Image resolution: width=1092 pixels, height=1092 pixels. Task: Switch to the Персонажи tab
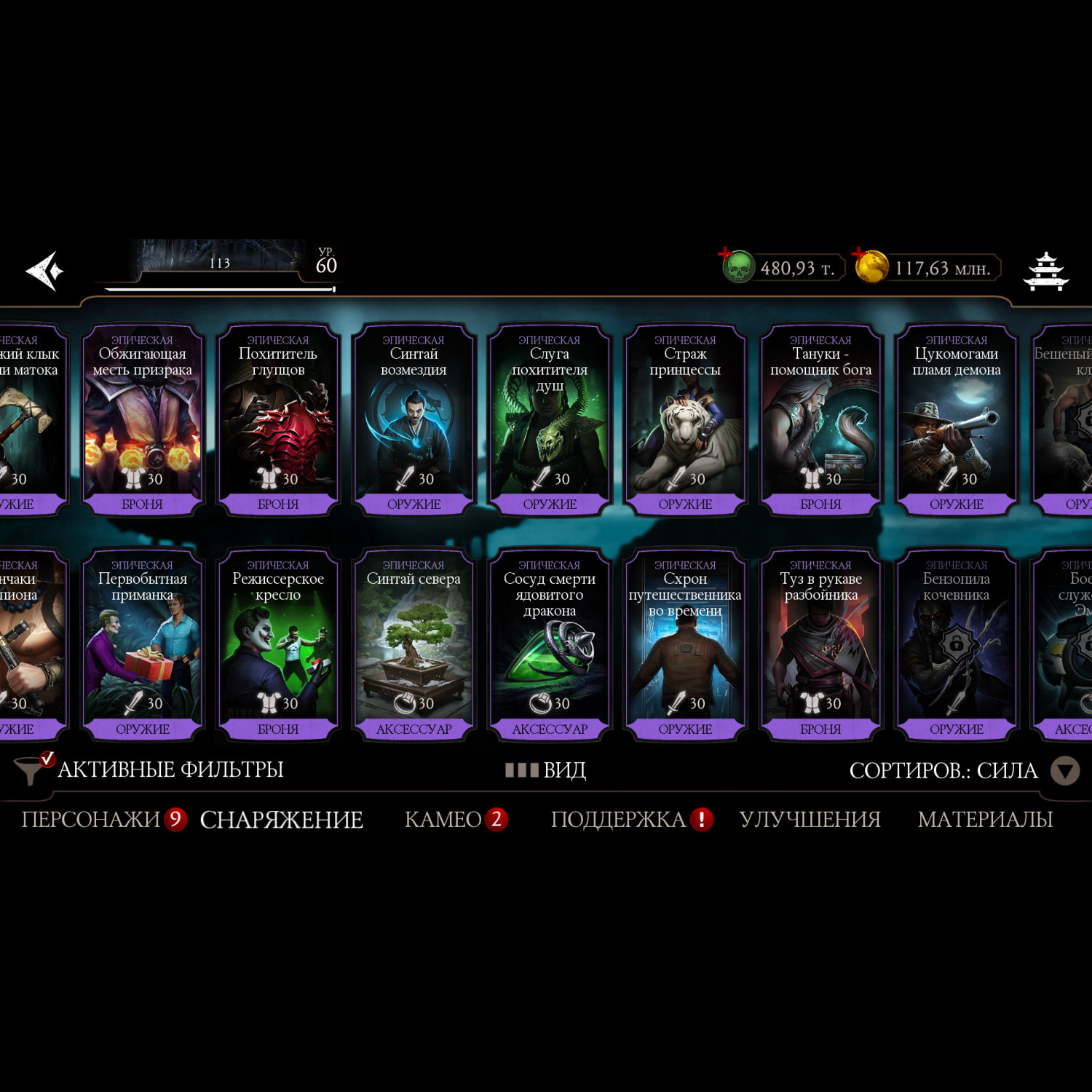point(91,820)
